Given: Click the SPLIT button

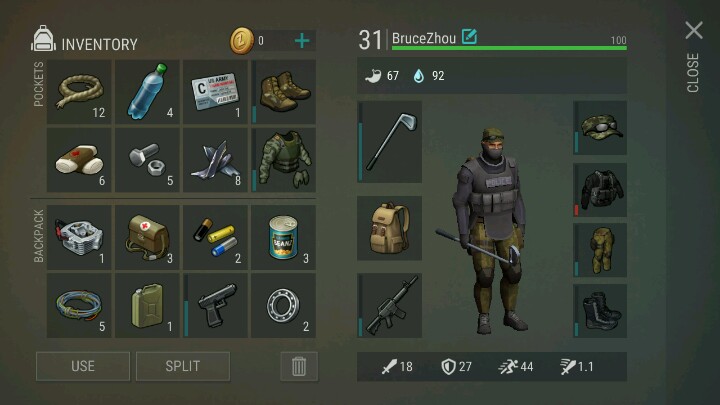Looking at the screenshot, I should tap(183, 366).
